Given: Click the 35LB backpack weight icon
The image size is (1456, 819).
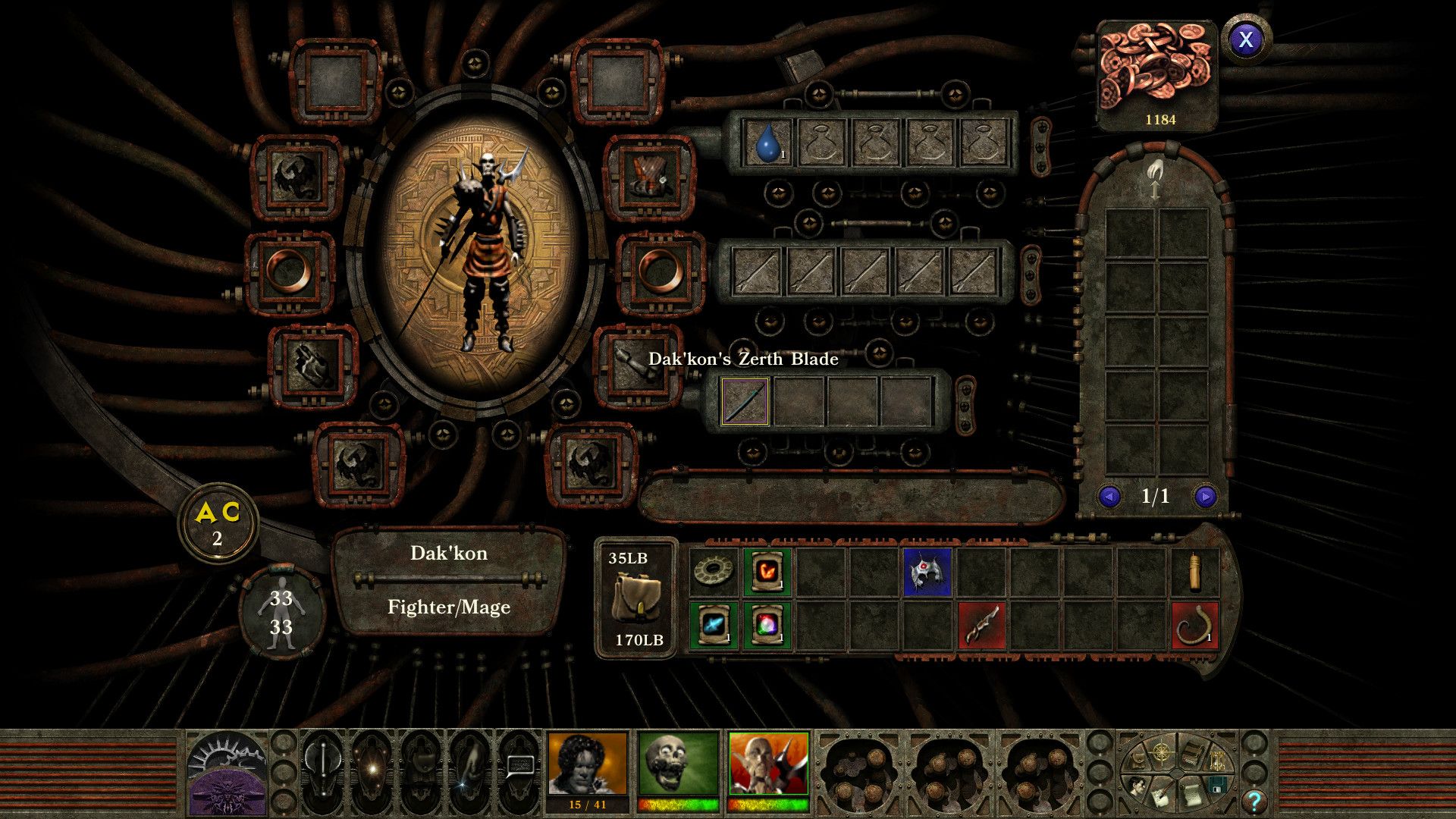Looking at the screenshot, I should click(638, 595).
